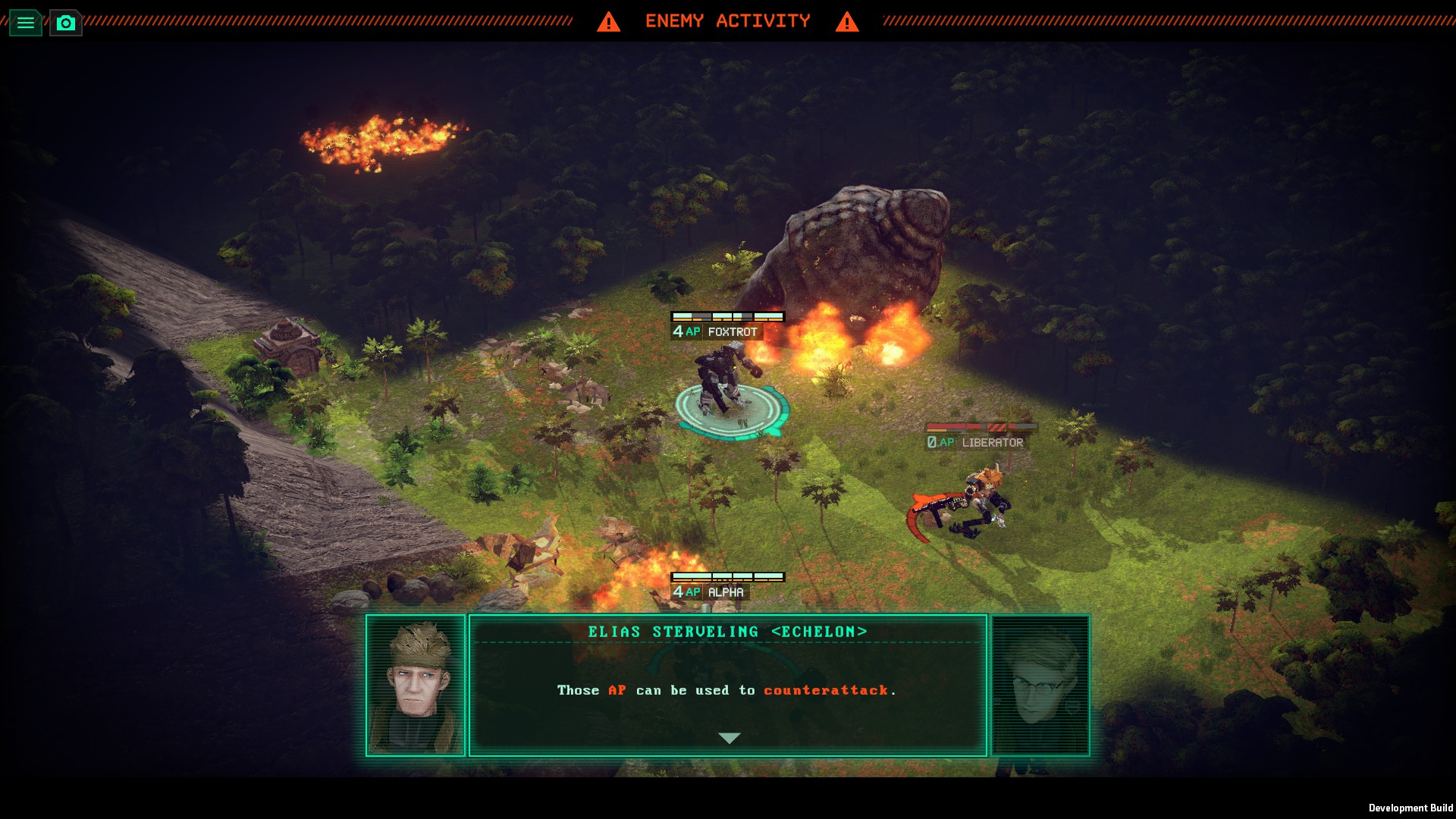Open the hamburger menu
The height and width of the screenshot is (819, 1456).
[25, 23]
